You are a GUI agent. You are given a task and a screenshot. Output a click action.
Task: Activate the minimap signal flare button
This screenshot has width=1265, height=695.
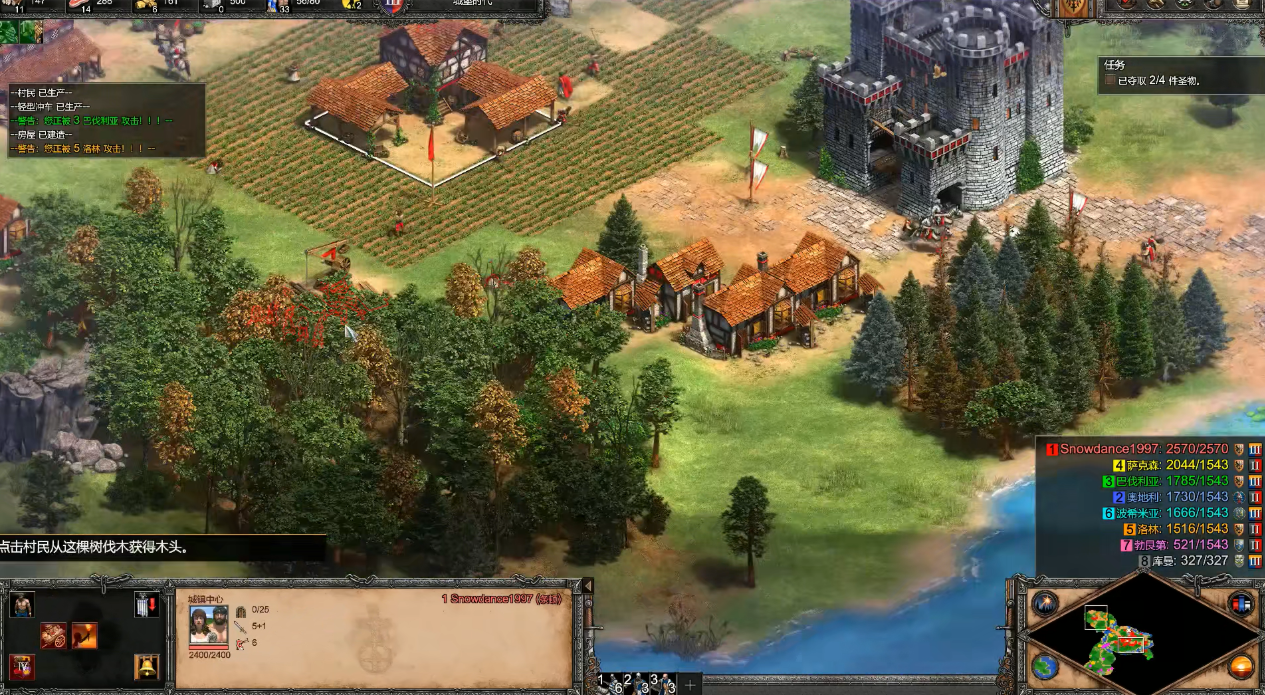pyautogui.click(x=1045, y=602)
